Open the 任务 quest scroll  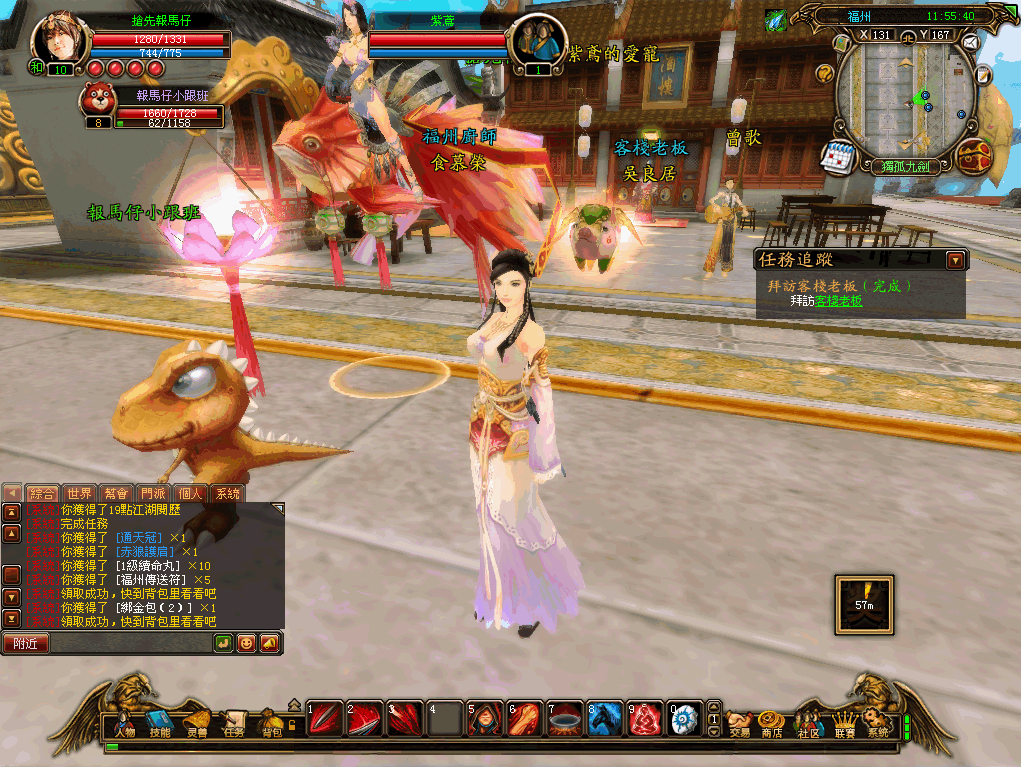pos(234,722)
